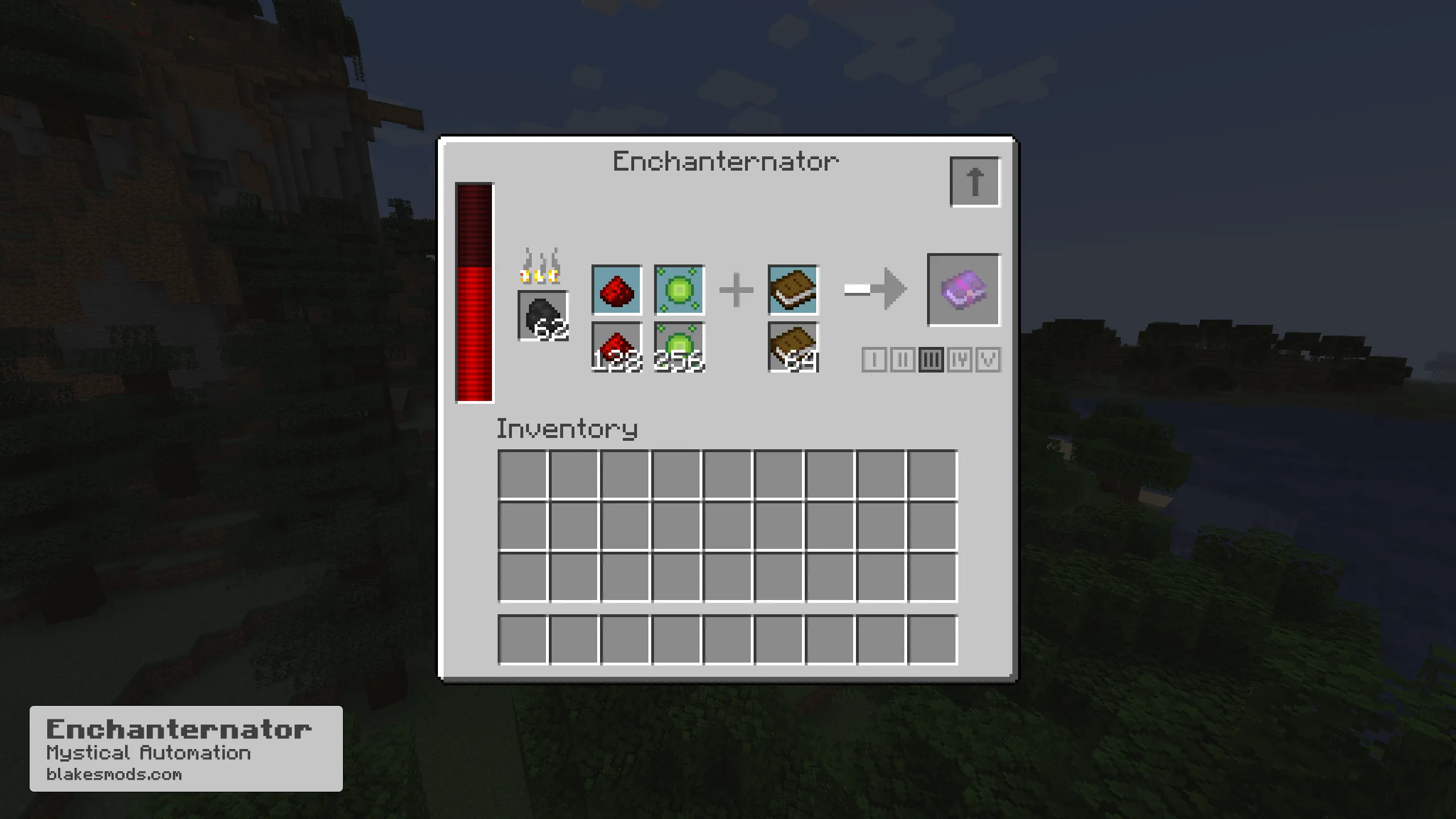
Task: Click the redstone dust ingredient slot
Action: click(x=617, y=291)
